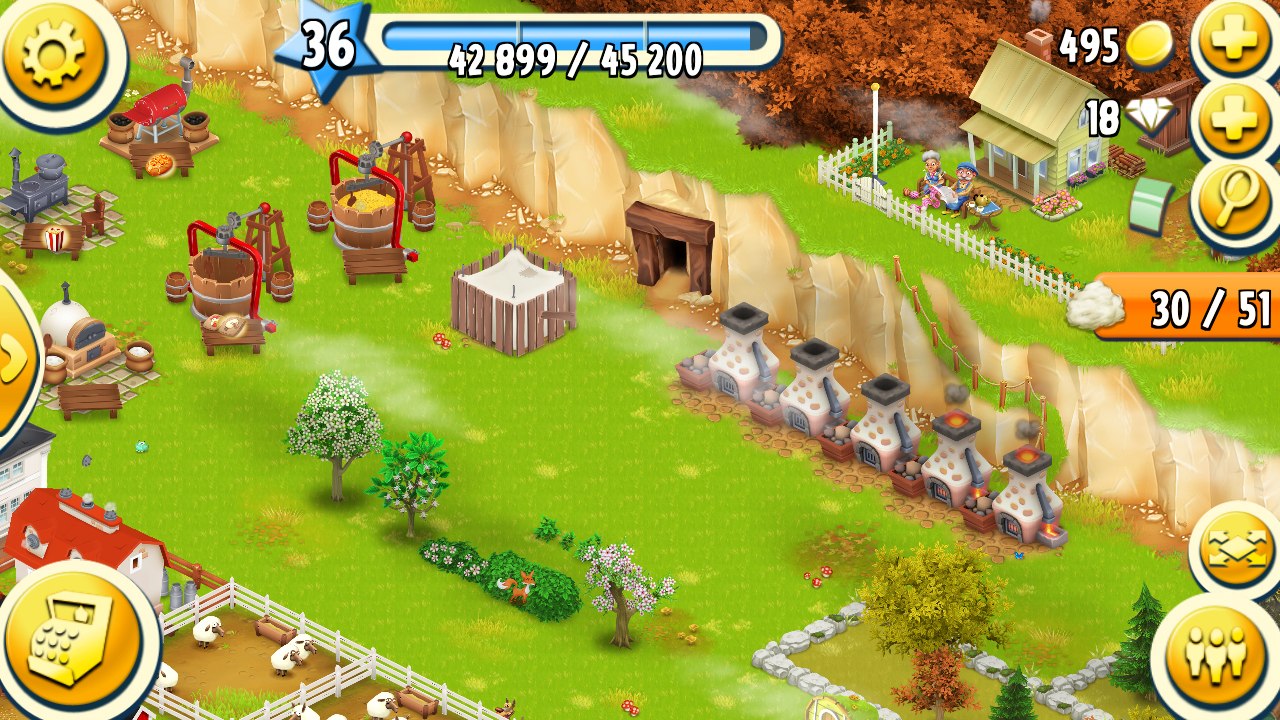1280x720 pixels.
Task: Expand the yellow arrow side panel
Action: pyautogui.click(x=14, y=362)
